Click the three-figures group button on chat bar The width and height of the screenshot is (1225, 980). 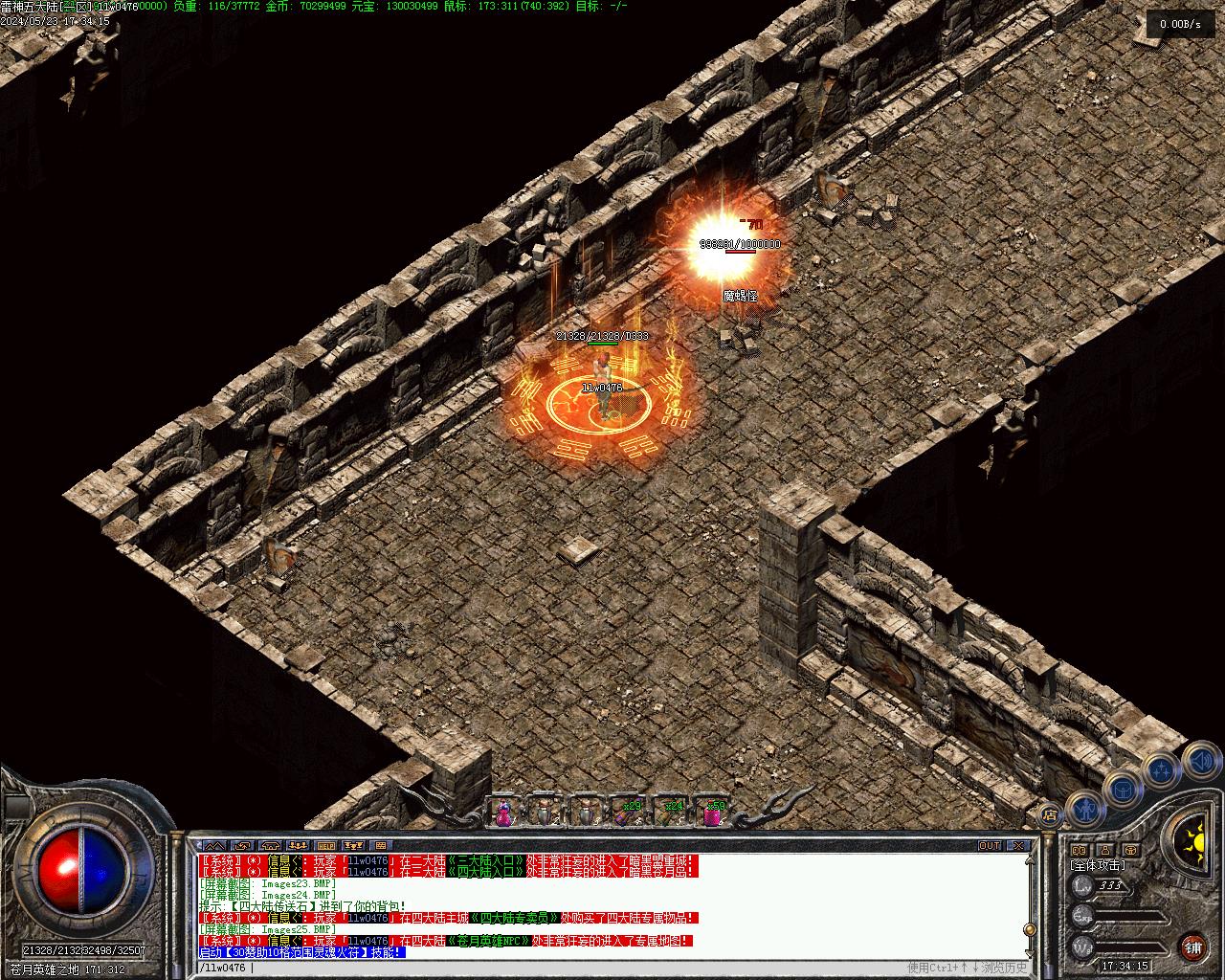click(299, 846)
